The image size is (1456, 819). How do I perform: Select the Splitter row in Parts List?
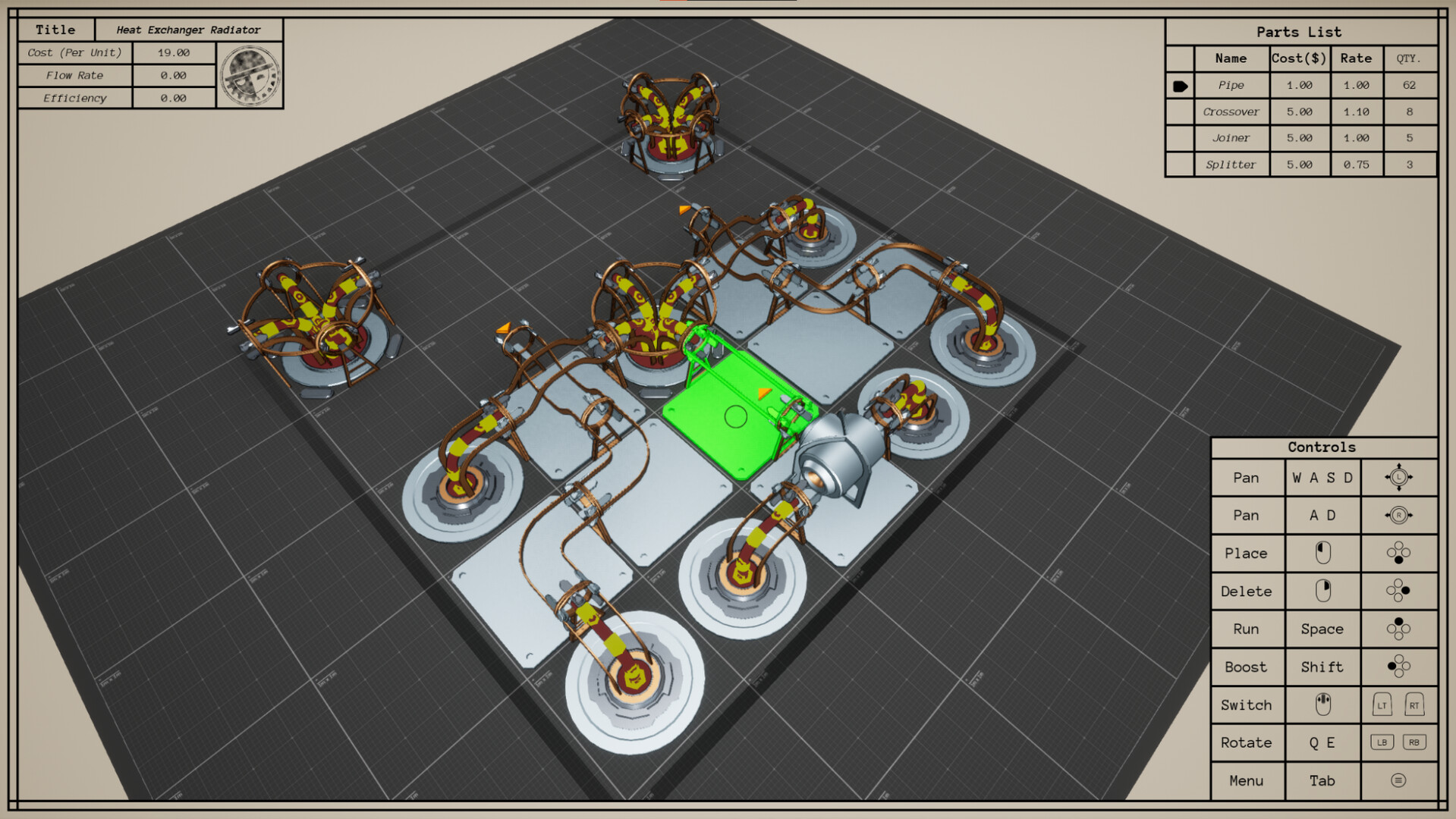click(x=1231, y=165)
